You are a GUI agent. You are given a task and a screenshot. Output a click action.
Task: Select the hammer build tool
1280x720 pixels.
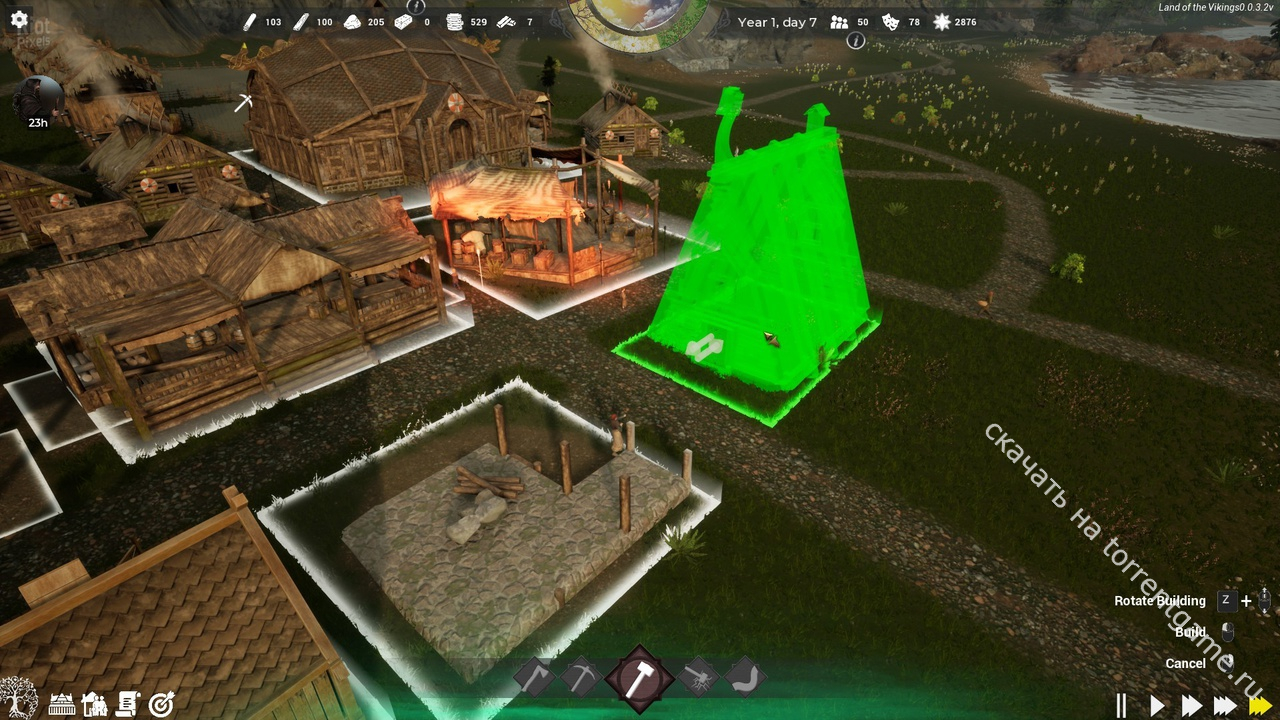[640, 678]
